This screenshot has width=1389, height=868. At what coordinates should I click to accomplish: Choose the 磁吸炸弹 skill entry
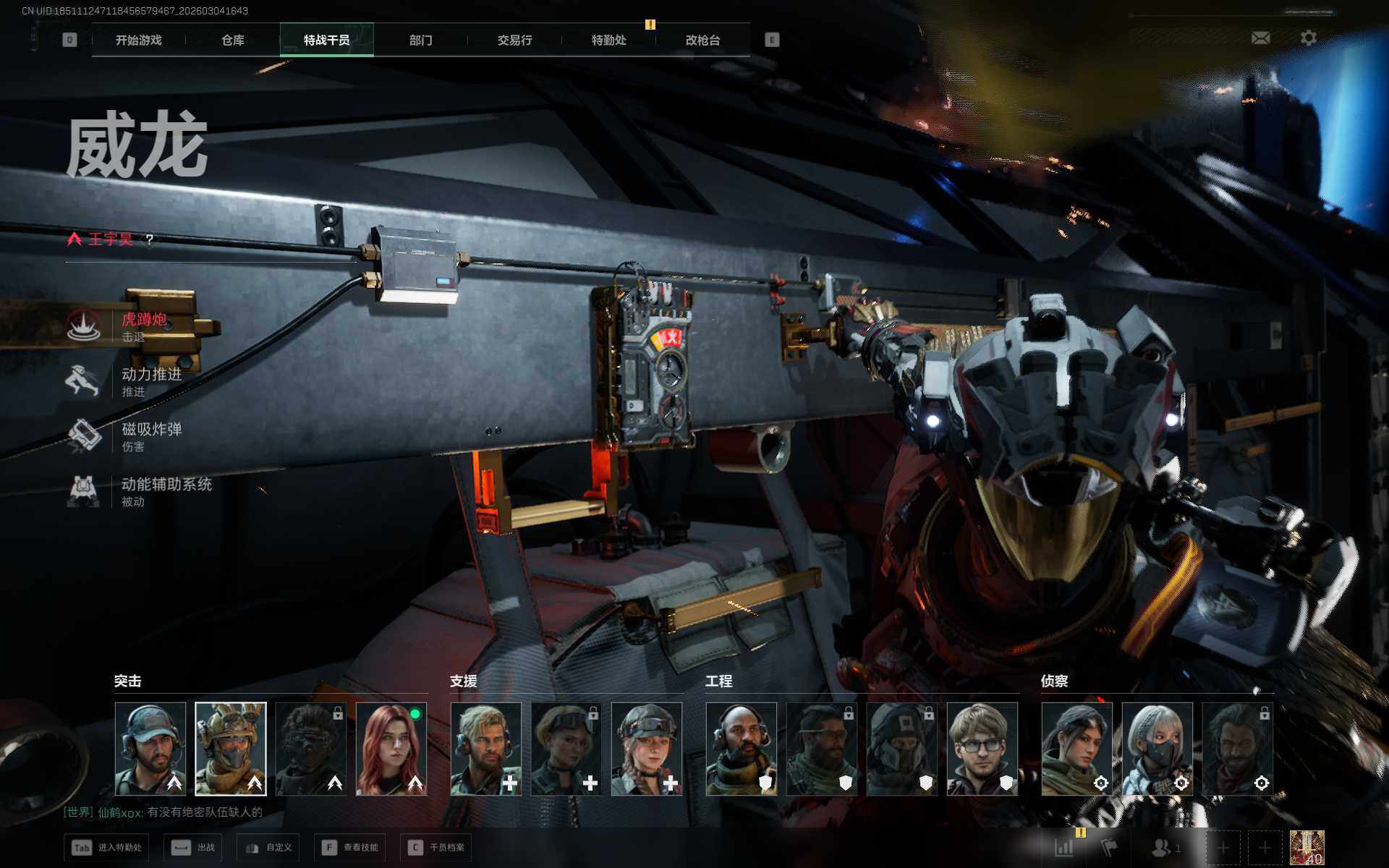pos(150,436)
